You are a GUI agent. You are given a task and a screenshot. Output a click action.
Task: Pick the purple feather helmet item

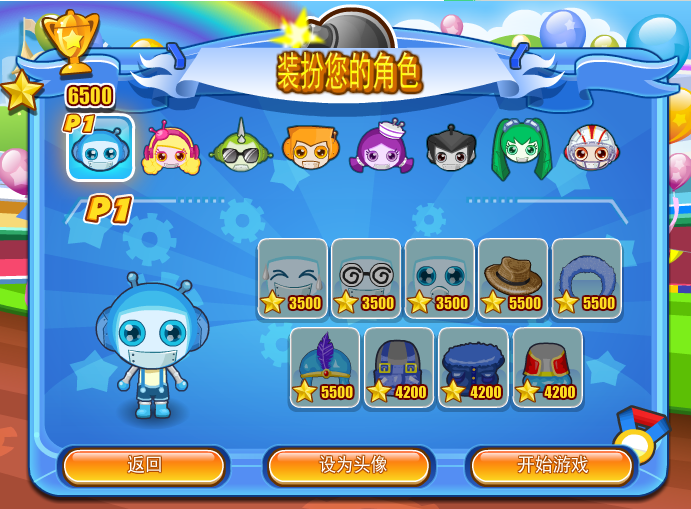pos(325,367)
